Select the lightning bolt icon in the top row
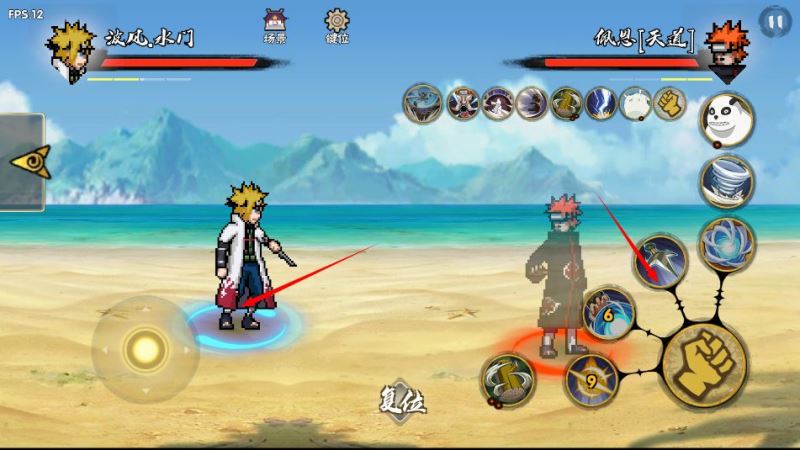This screenshot has width=800, height=450. [x=600, y=103]
